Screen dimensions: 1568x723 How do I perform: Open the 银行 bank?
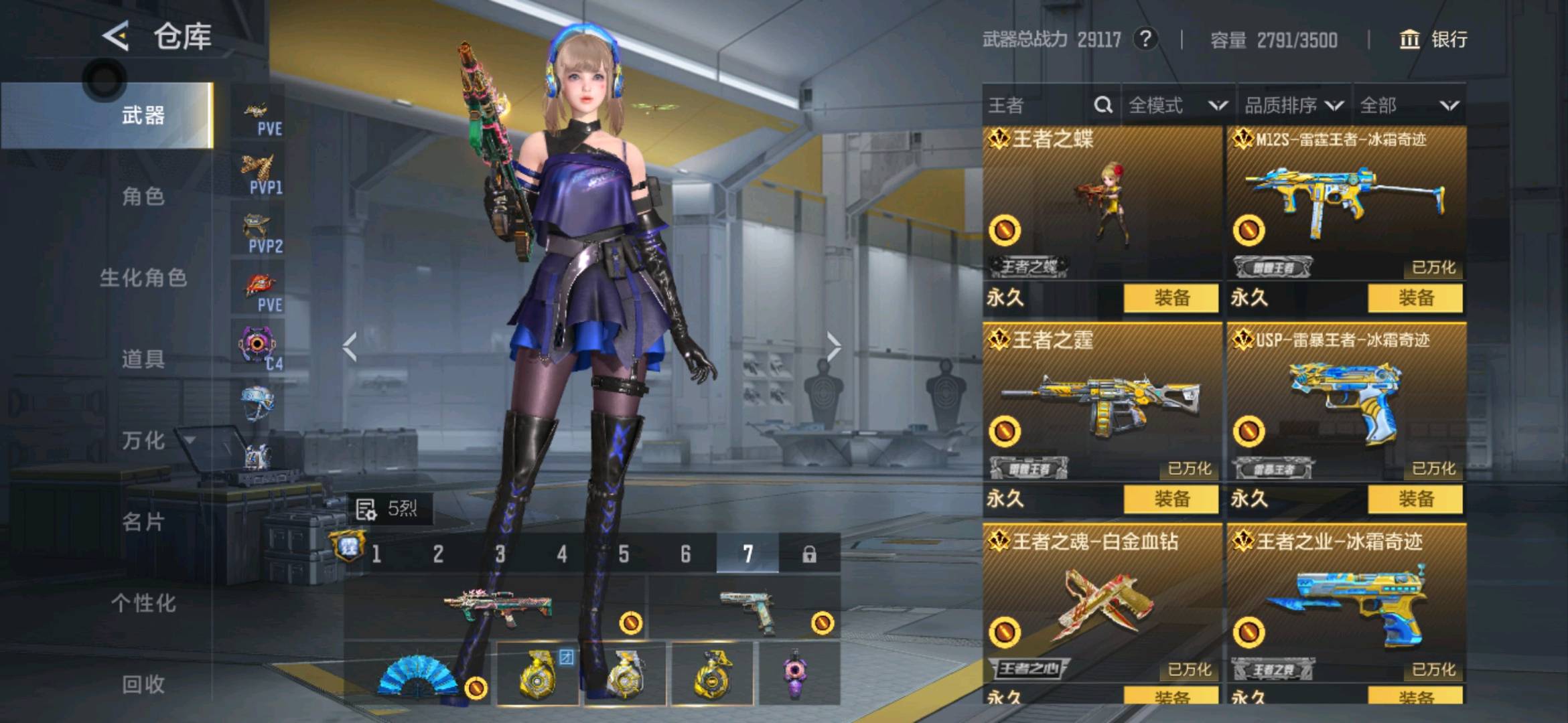[x=1433, y=39]
